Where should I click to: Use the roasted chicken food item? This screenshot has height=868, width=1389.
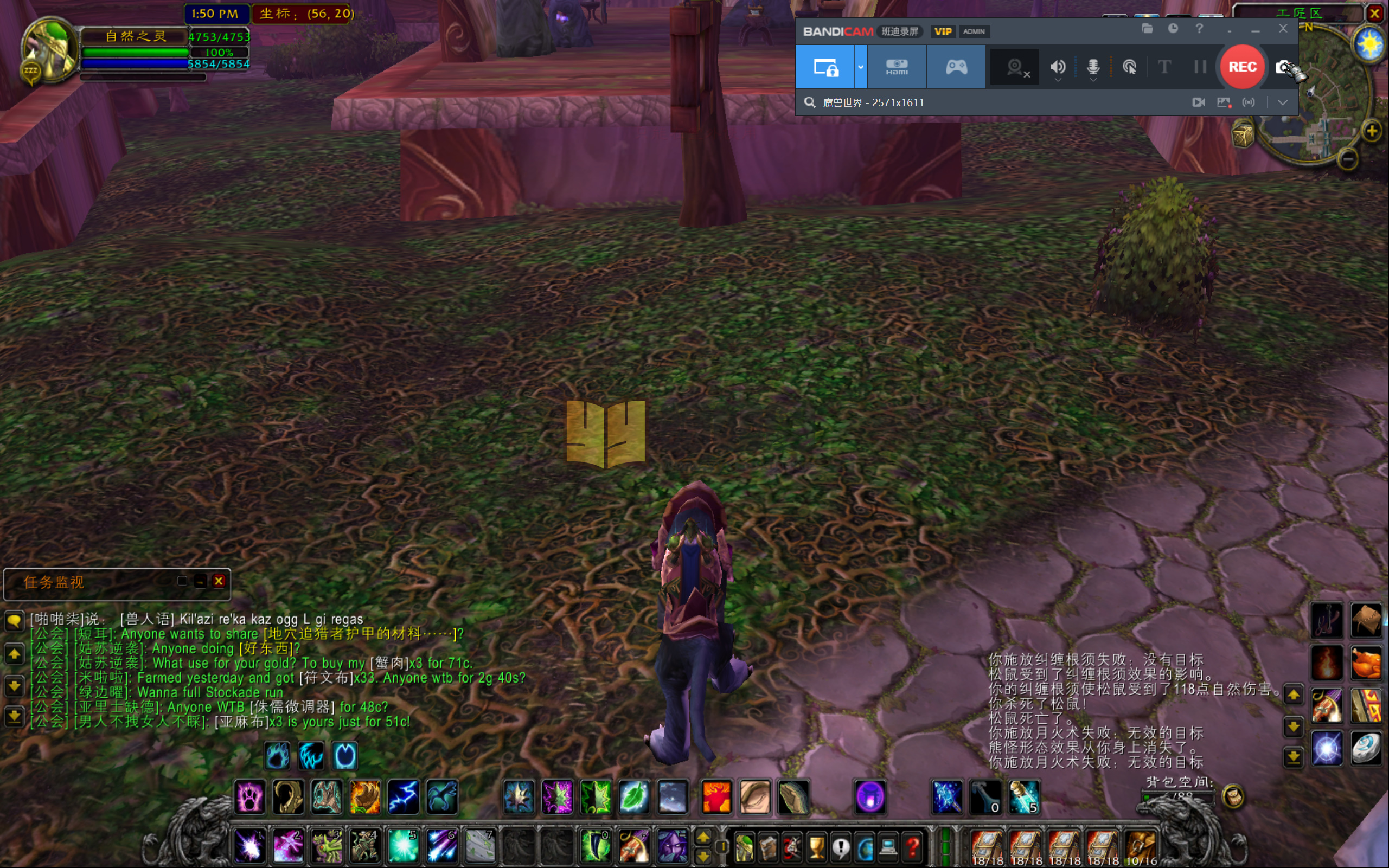click(1365, 663)
